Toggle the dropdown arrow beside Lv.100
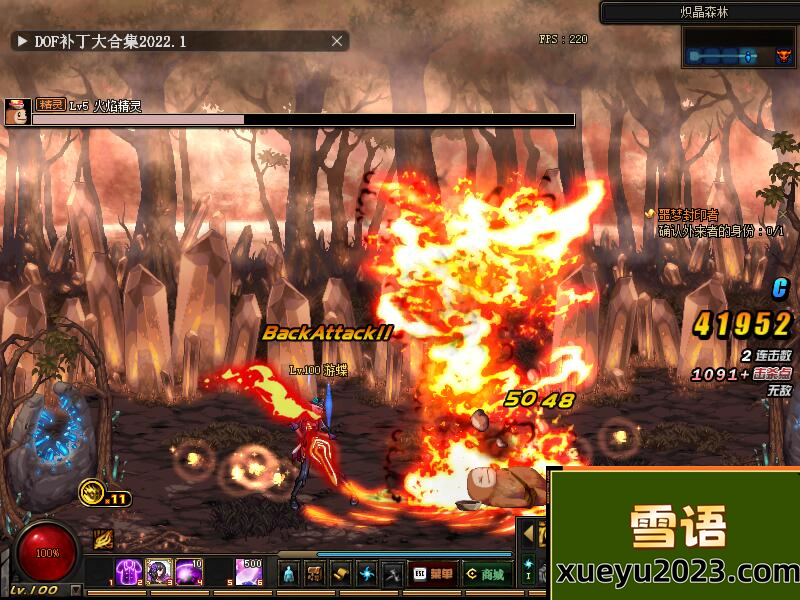 [x=76, y=590]
